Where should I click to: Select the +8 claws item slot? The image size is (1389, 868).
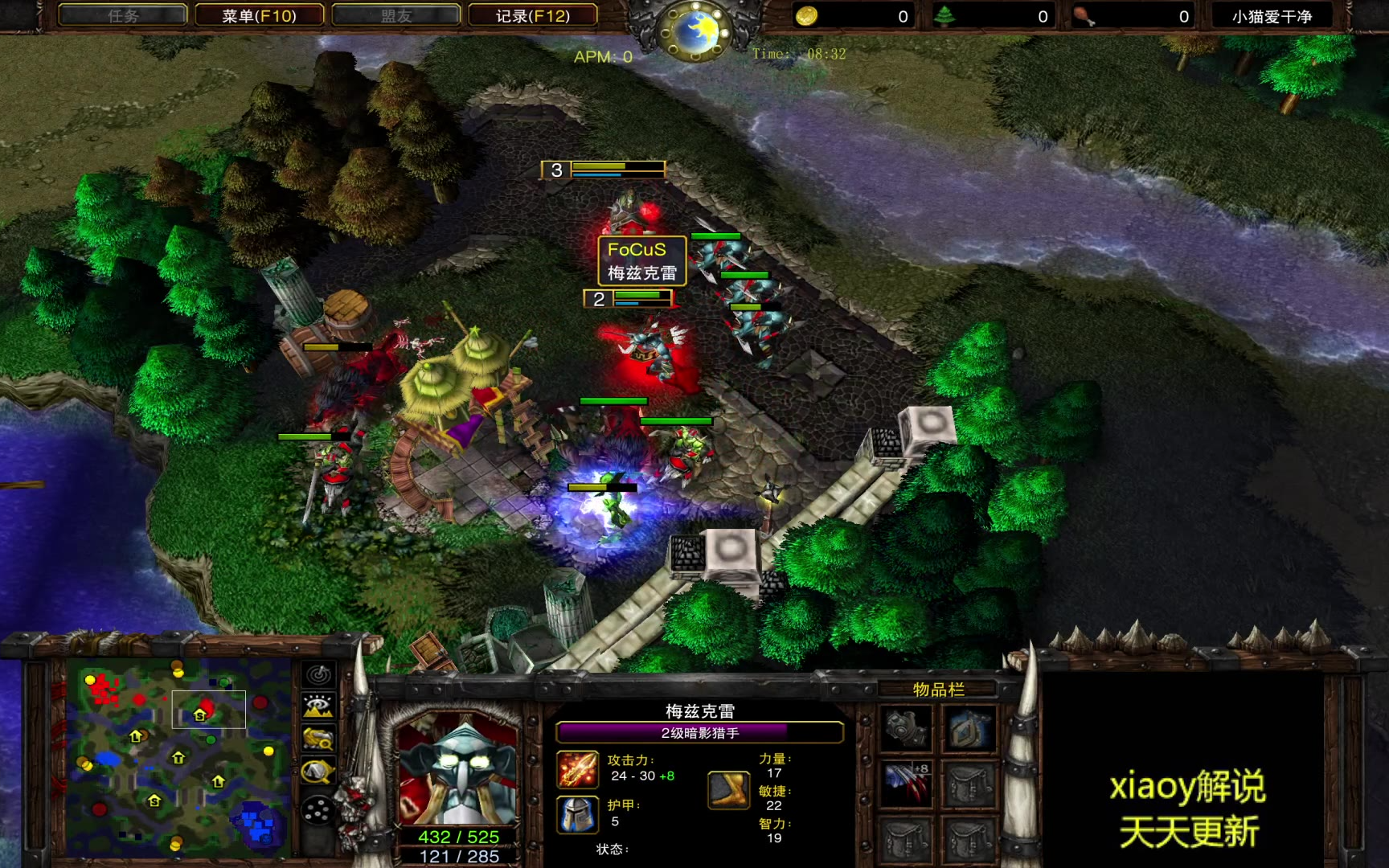tap(907, 784)
